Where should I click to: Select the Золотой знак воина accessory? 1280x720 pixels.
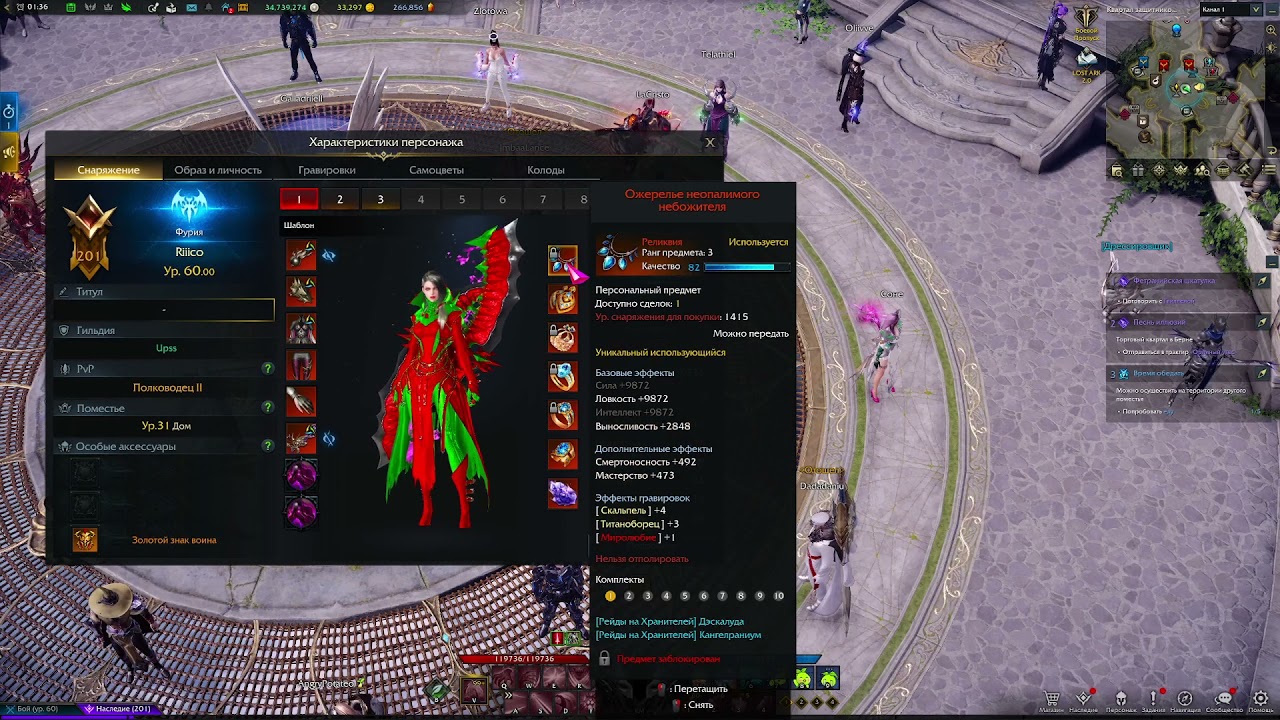(x=86, y=540)
